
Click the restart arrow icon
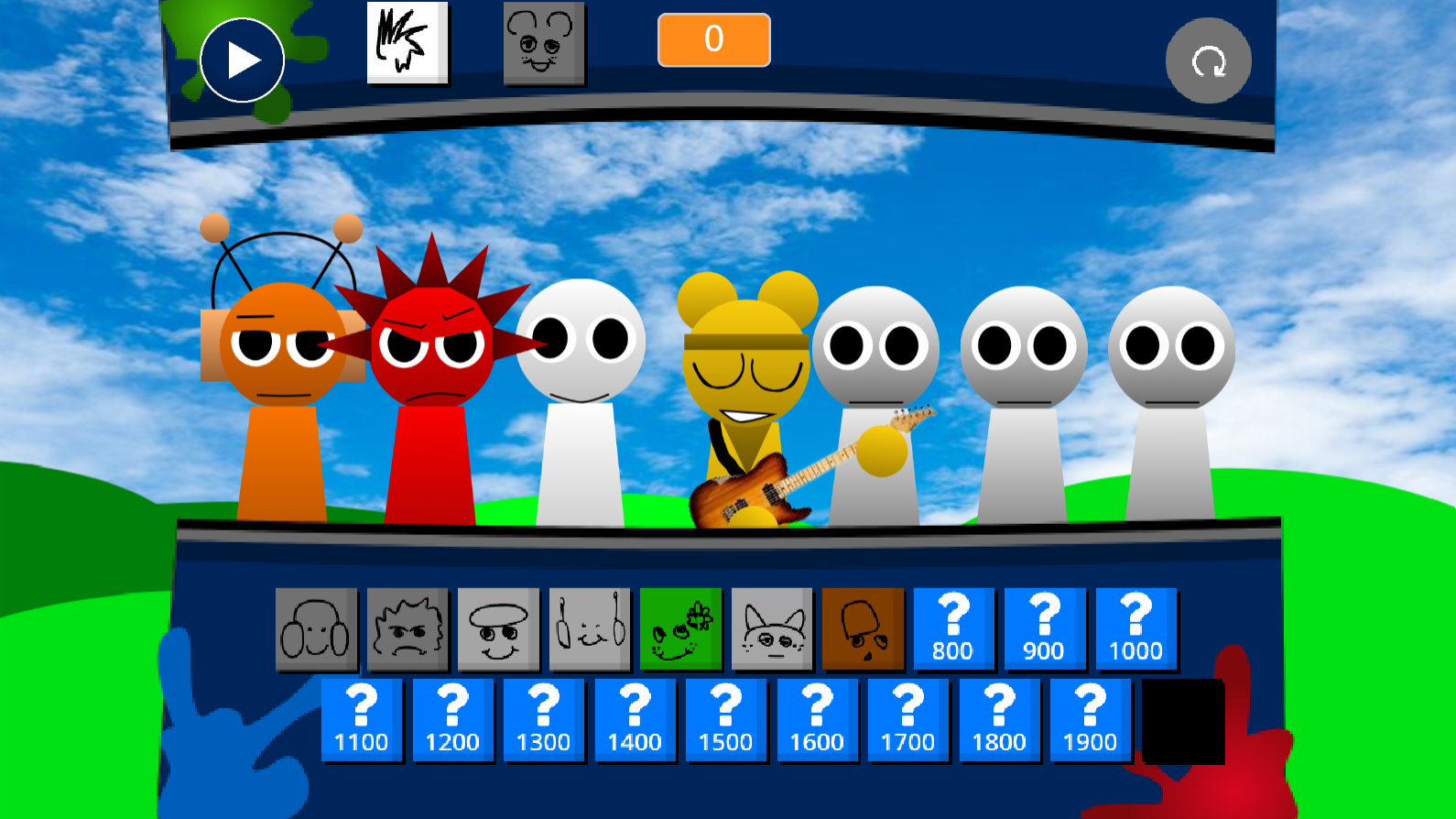coord(1208,60)
